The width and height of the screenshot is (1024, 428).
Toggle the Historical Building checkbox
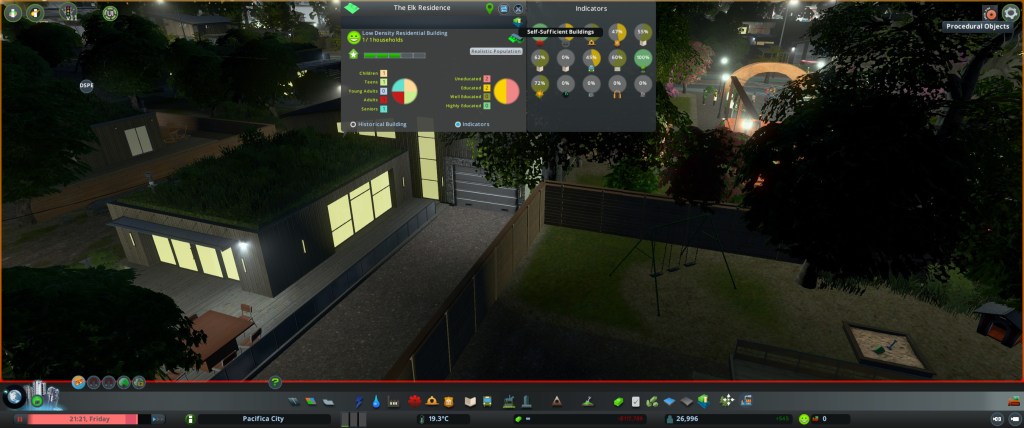click(x=353, y=124)
